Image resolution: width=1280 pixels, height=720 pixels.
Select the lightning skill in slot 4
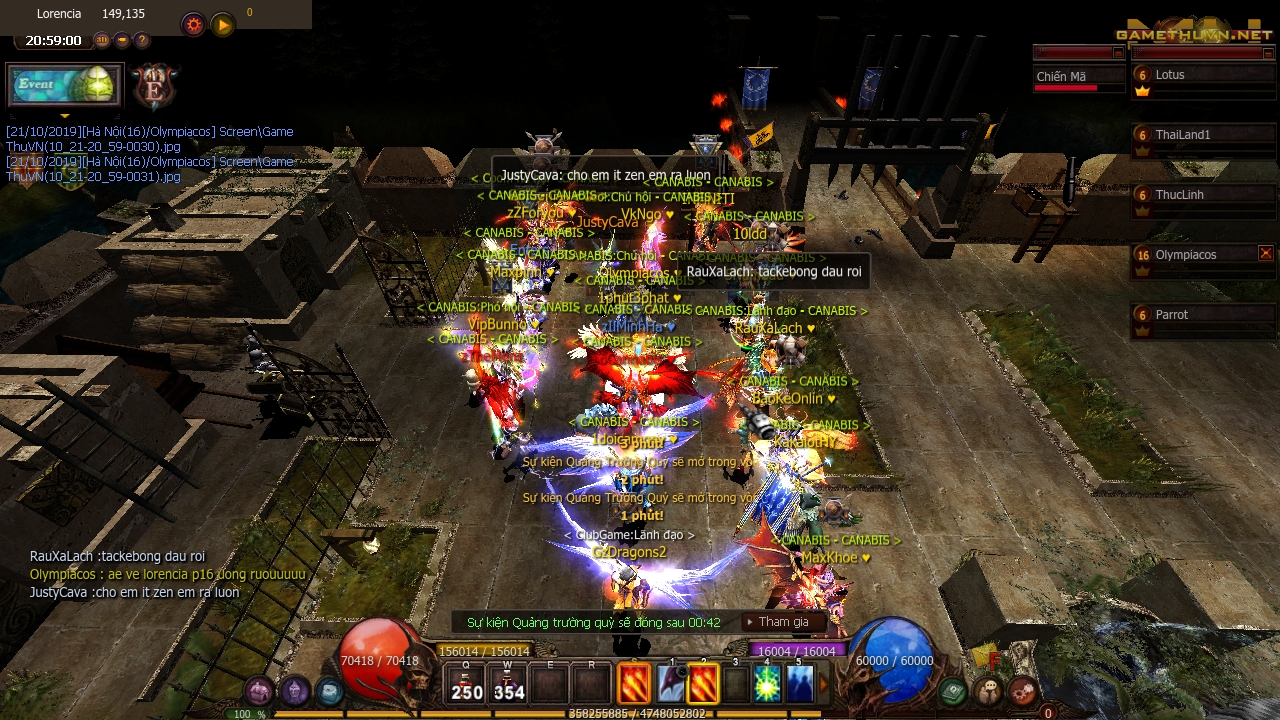pos(766,685)
